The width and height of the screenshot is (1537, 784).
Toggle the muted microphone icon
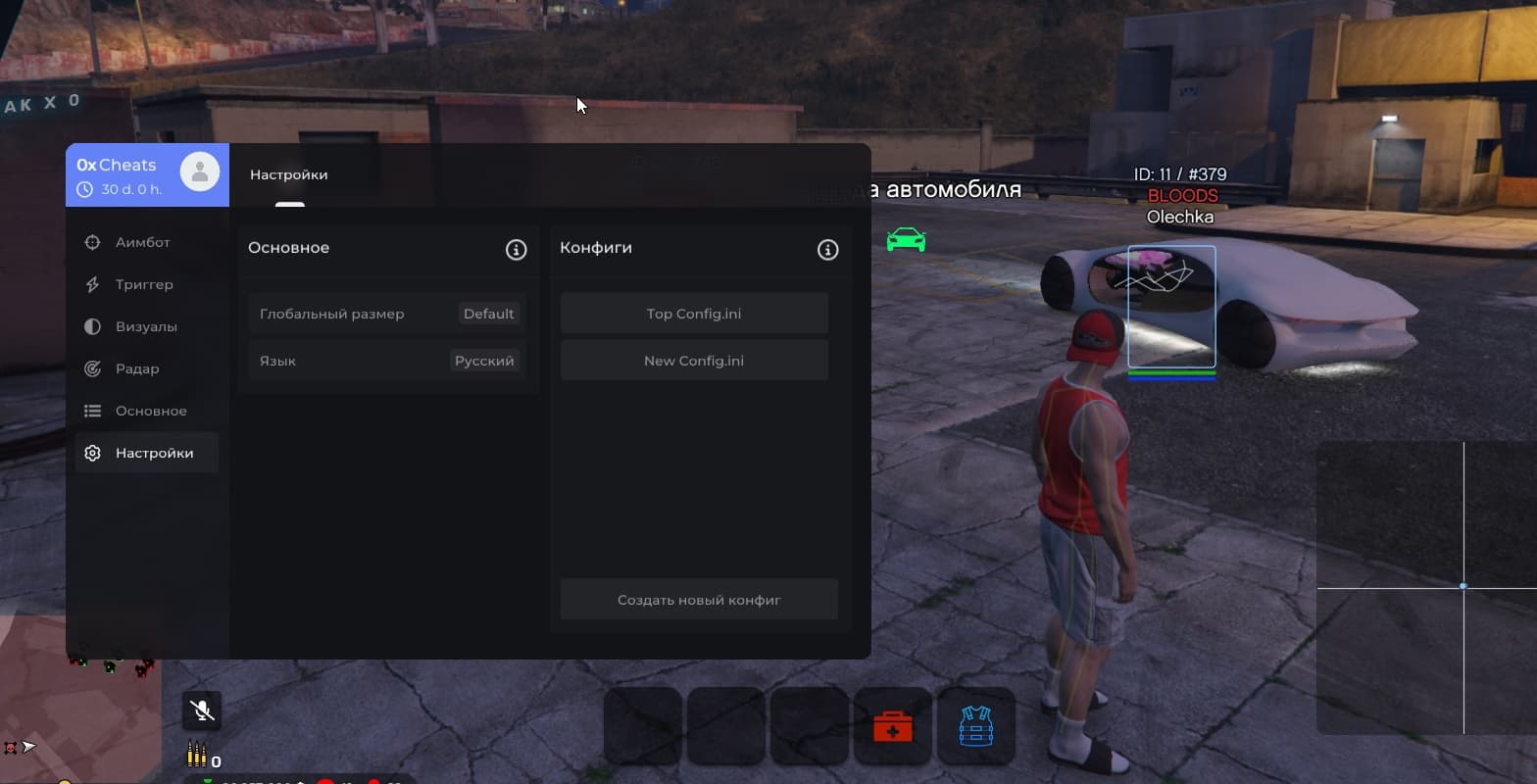tap(202, 710)
